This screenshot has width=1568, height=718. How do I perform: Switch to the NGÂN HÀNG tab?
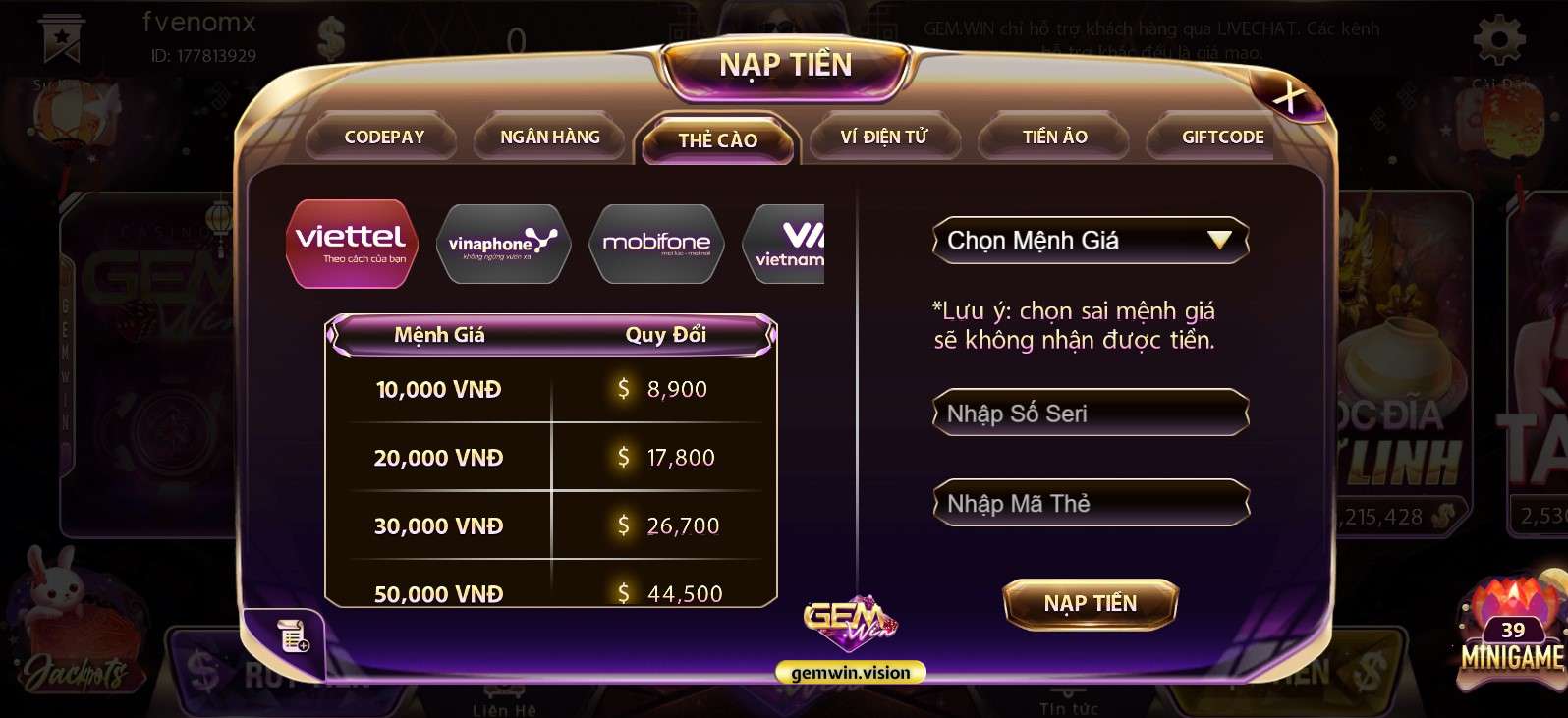(x=549, y=137)
